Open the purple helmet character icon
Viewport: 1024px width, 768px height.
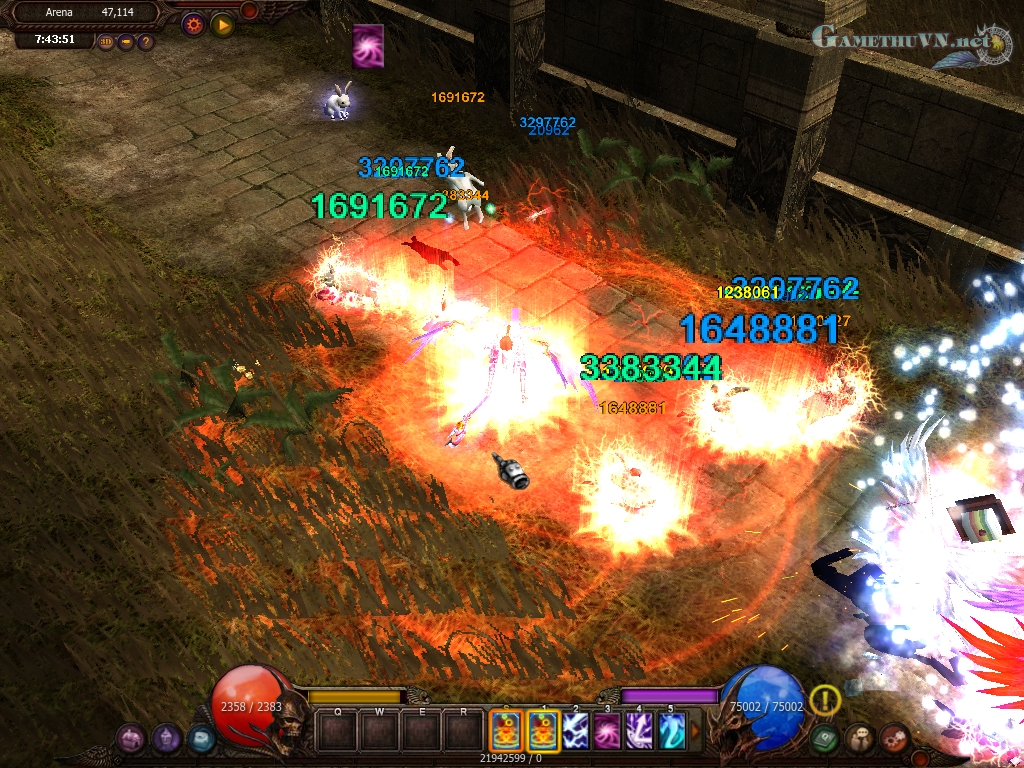pos(166,739)
